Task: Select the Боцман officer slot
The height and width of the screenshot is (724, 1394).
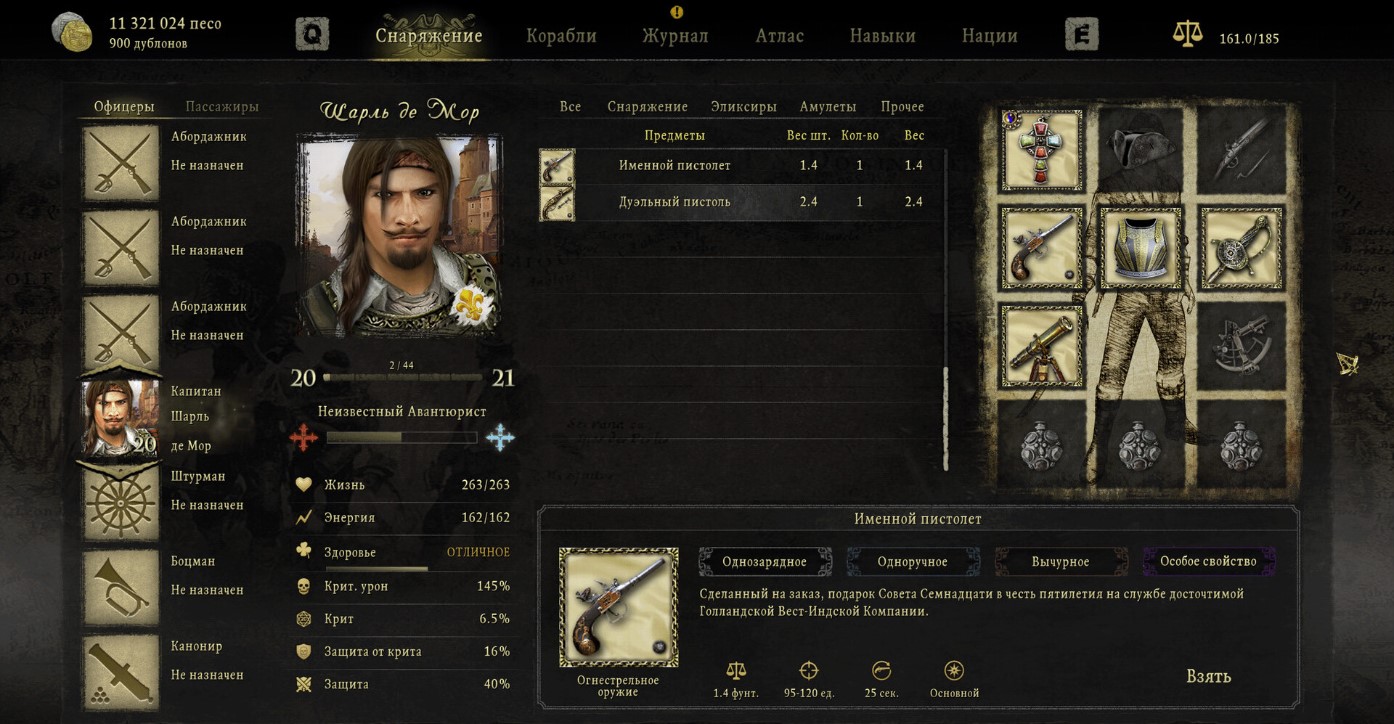Action: (120, 587)
